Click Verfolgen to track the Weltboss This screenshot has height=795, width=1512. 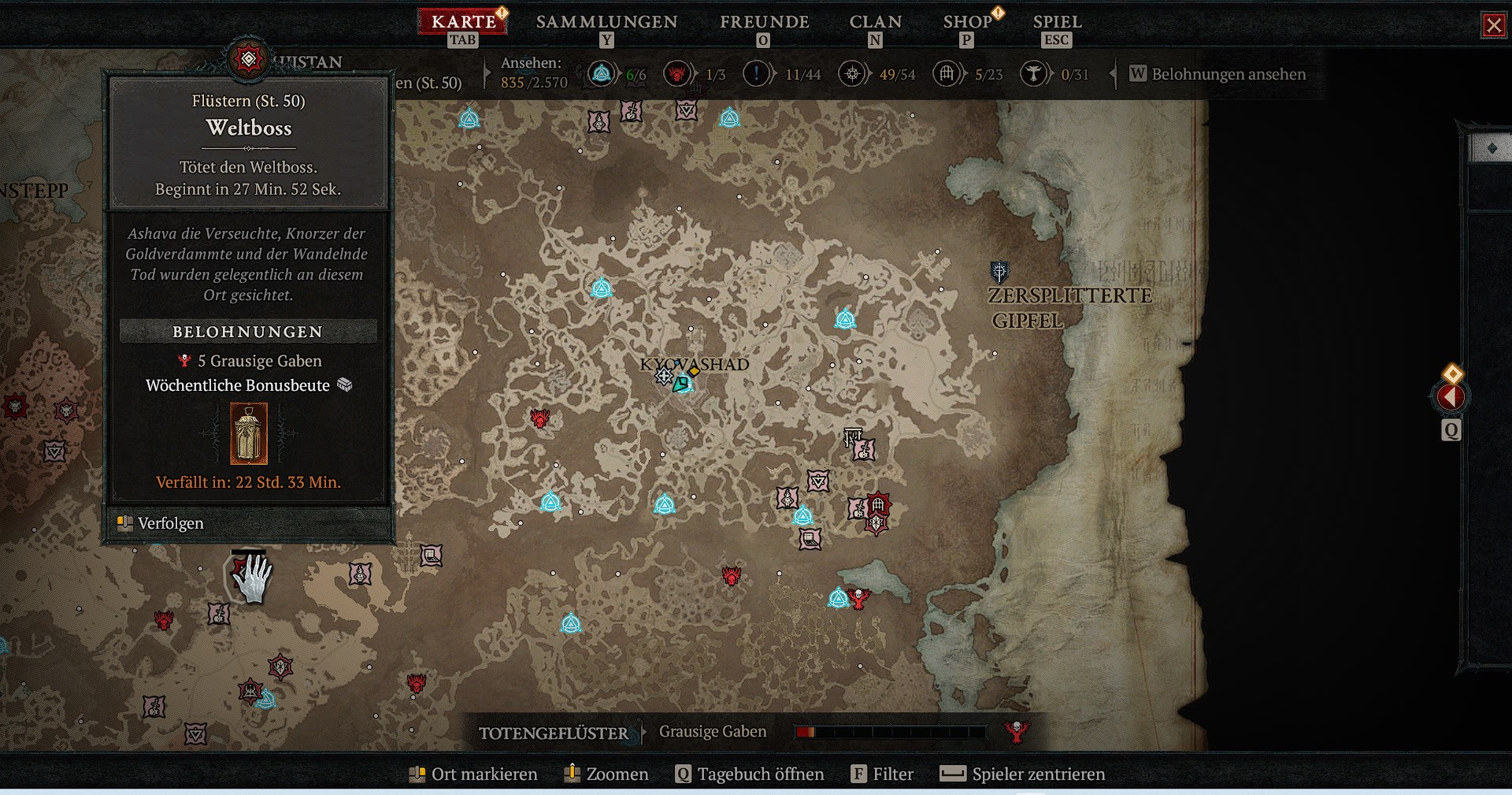point(170,523)
